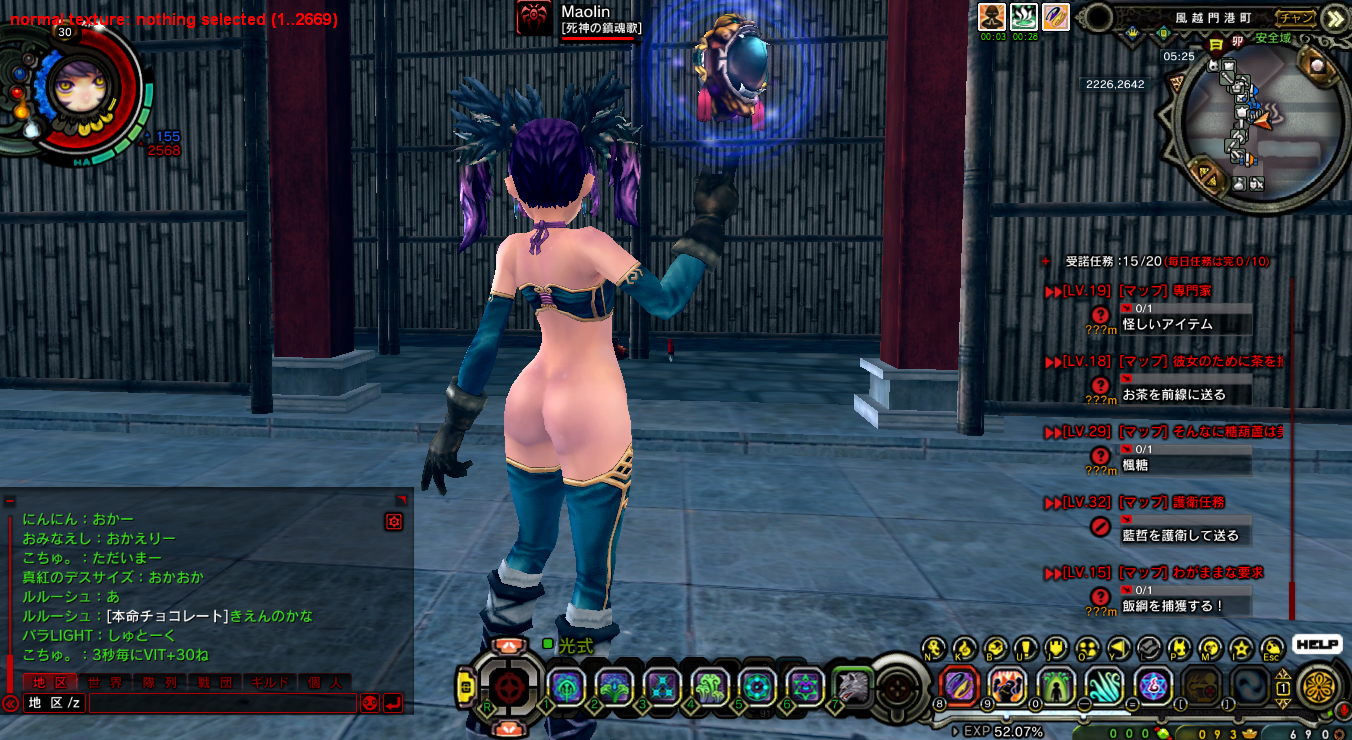Activate the wolf head skill in slot 7
This screenshot has height=740, width=1352.
point(851,686)
